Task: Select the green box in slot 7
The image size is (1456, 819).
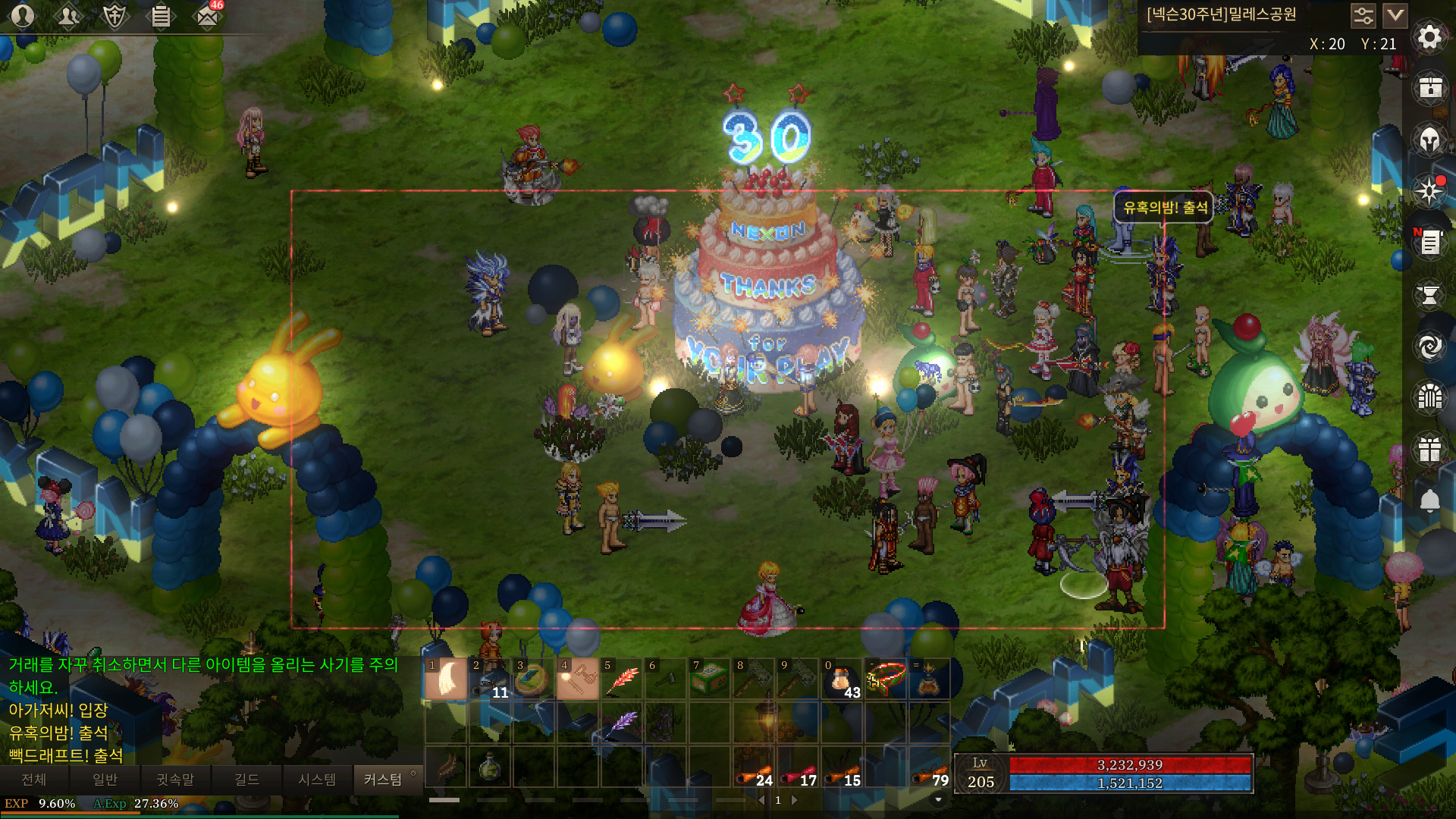Action: click(710, 679)
